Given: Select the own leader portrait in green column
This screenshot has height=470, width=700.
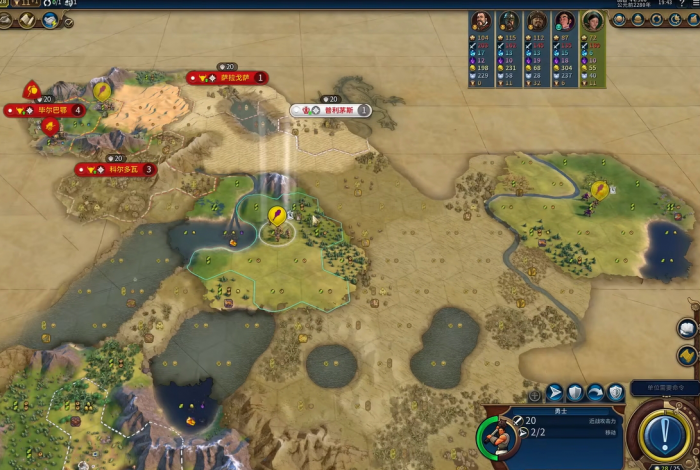Looking at the screenshot, I should pos(593,21).
